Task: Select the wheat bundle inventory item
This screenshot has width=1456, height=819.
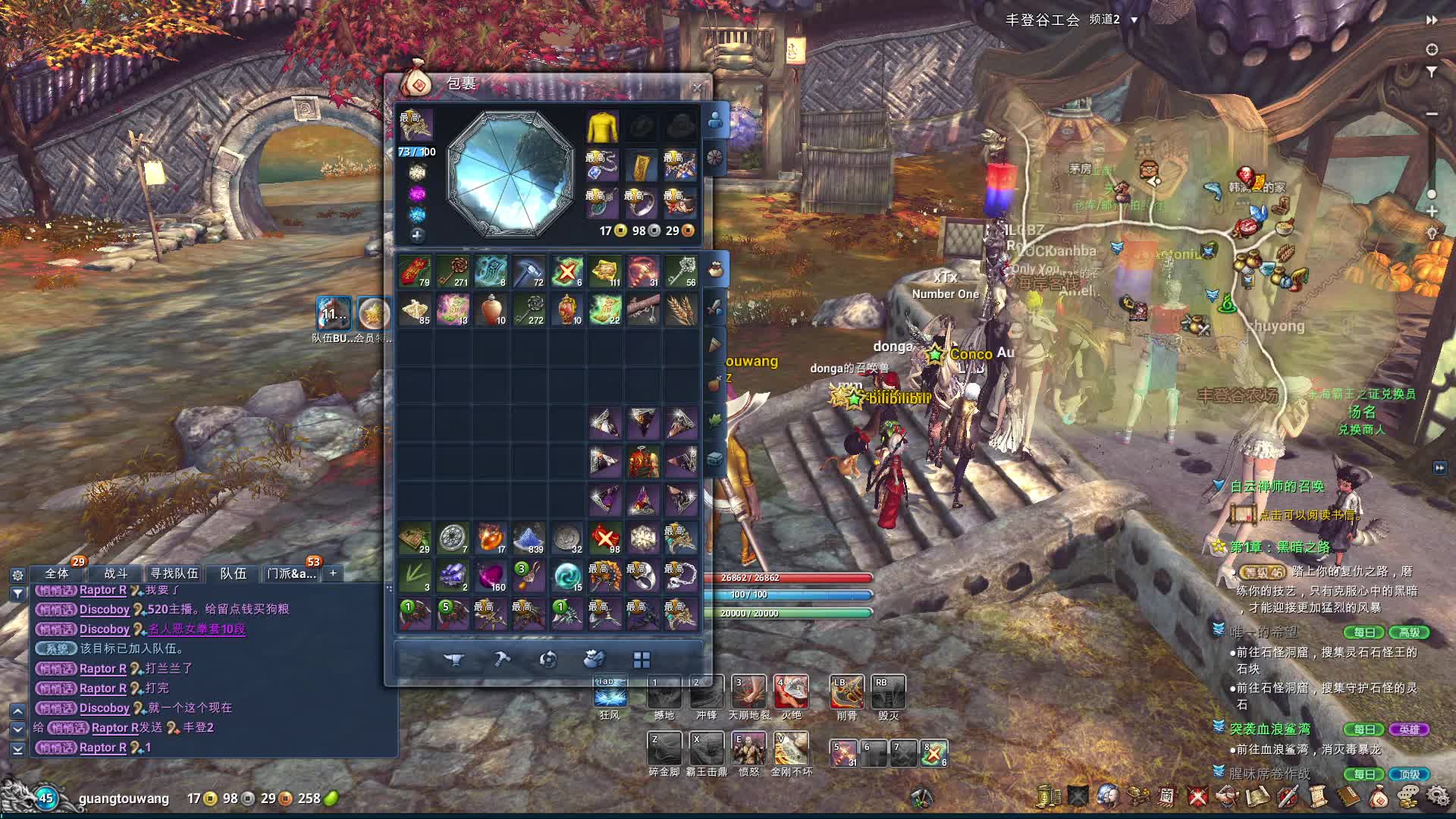Action: [681, 309]
